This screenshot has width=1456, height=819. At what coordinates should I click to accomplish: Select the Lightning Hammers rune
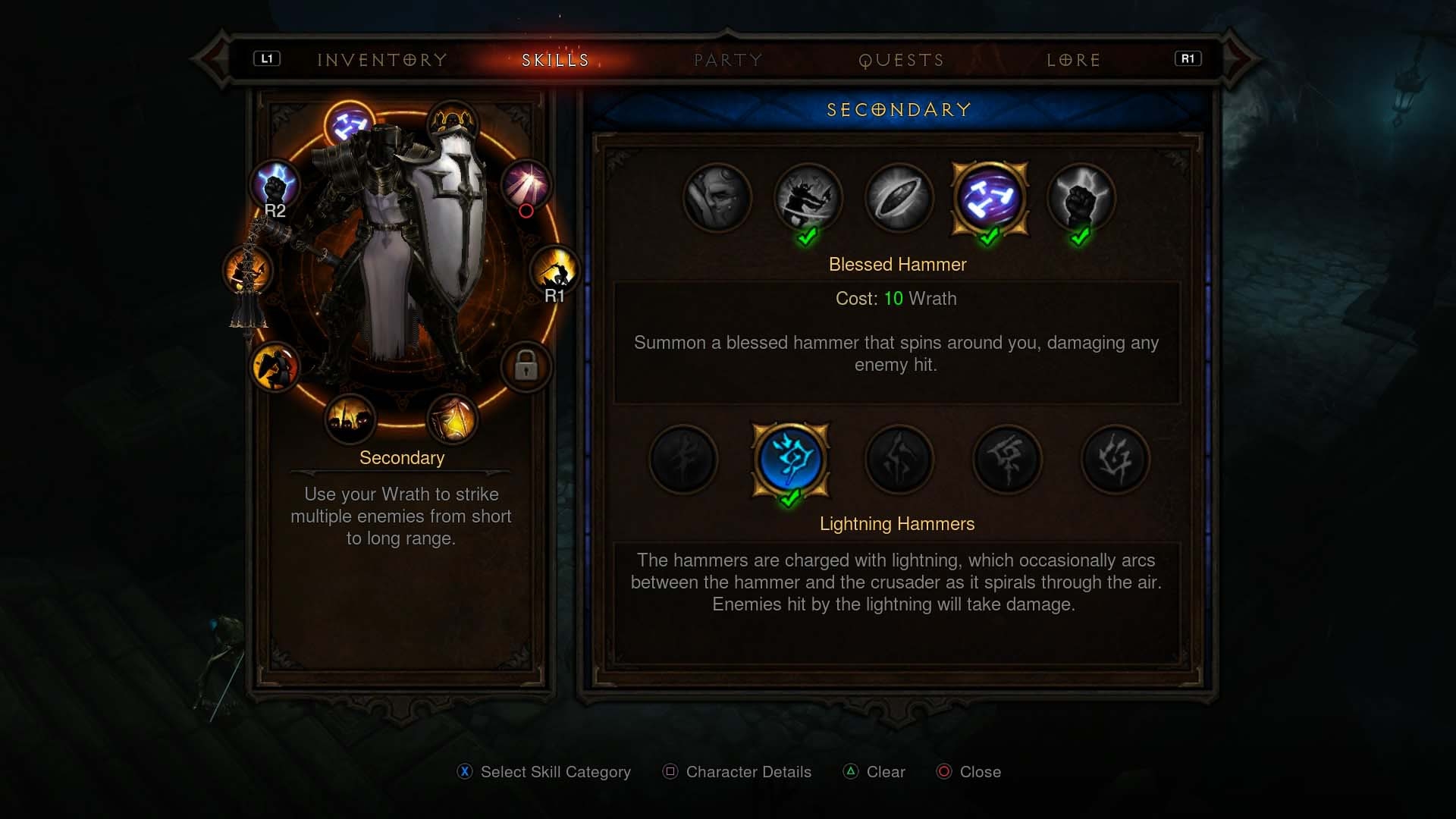790,460
